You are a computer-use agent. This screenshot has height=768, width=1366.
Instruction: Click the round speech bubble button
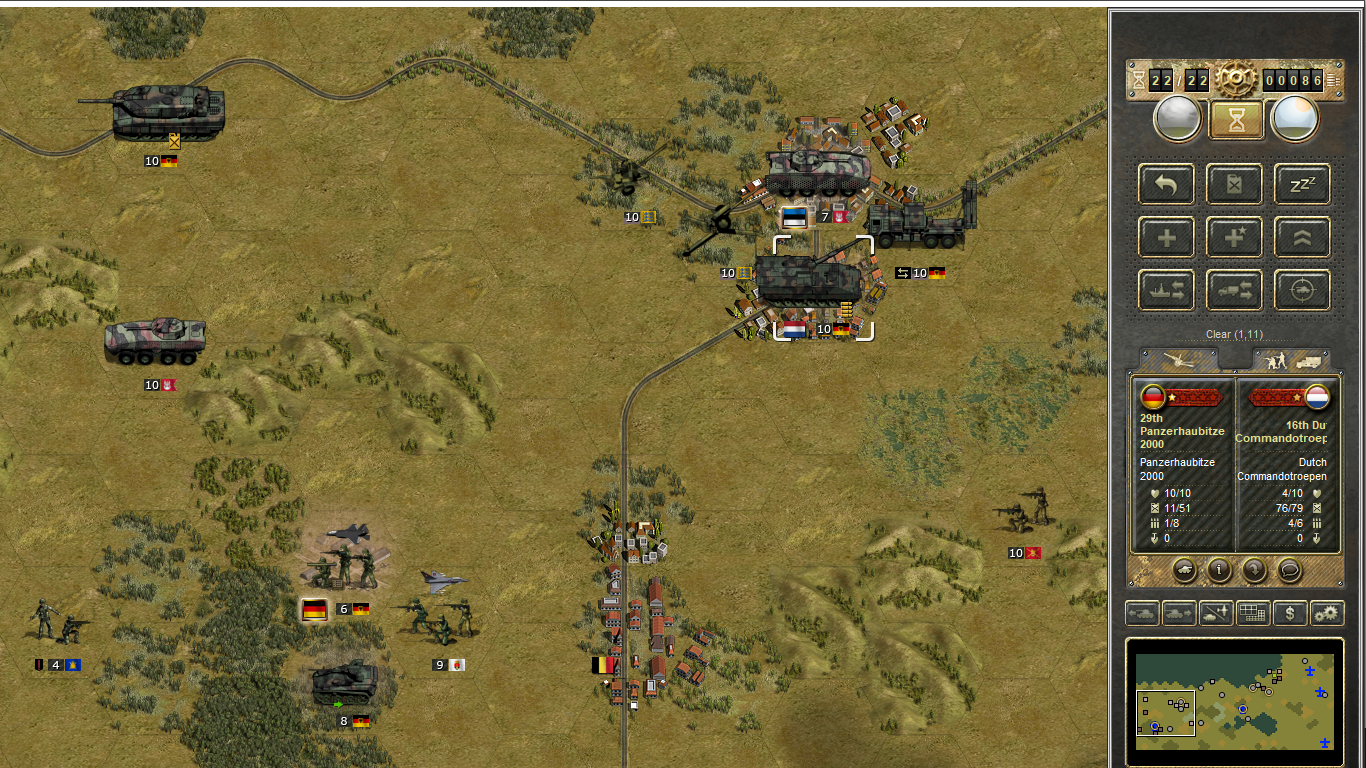pos(1289,570)
